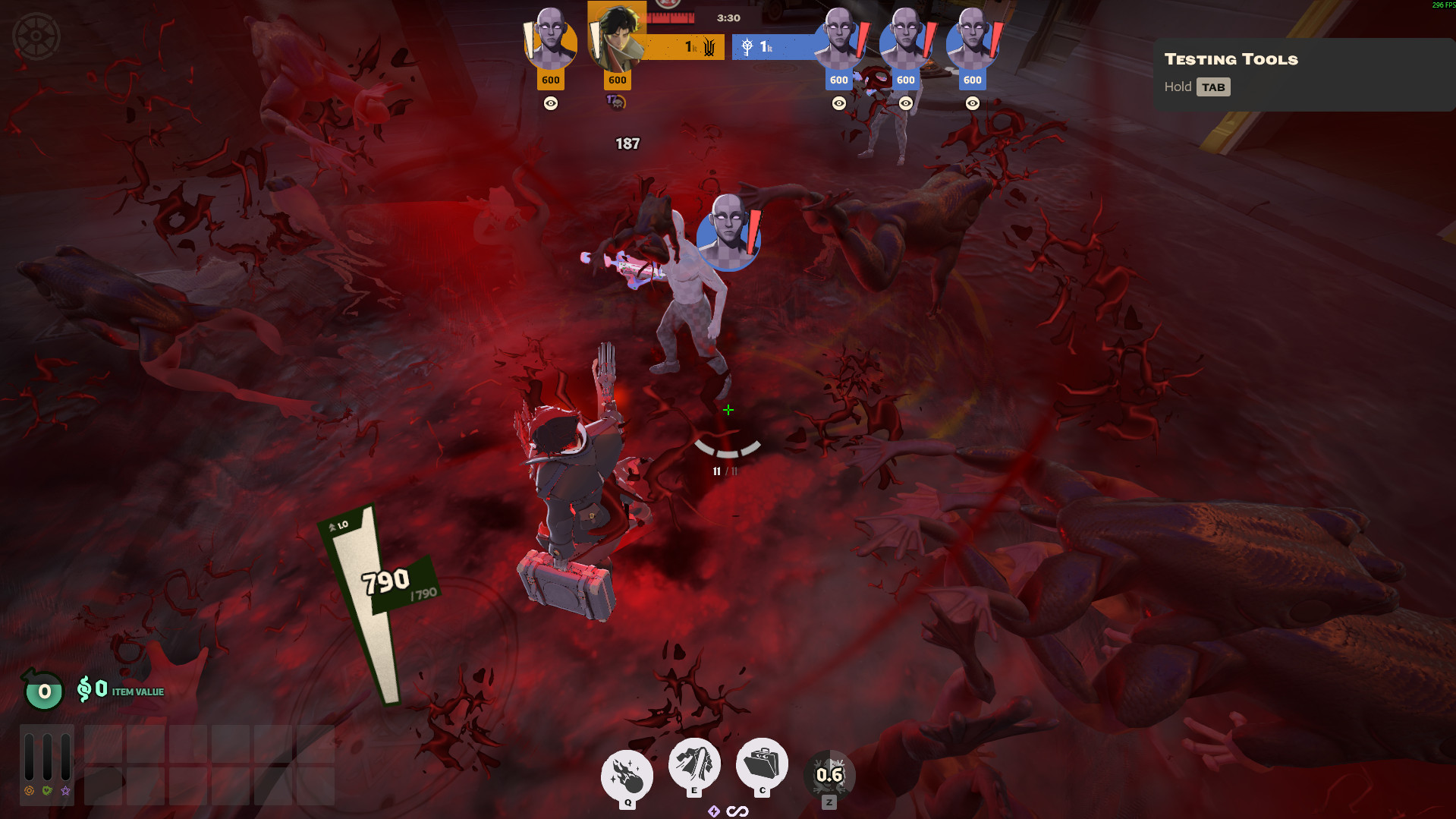1456x819 pixels.
Task: Select the frog ultimate on cooldown
Action: (x=829, y=775)
